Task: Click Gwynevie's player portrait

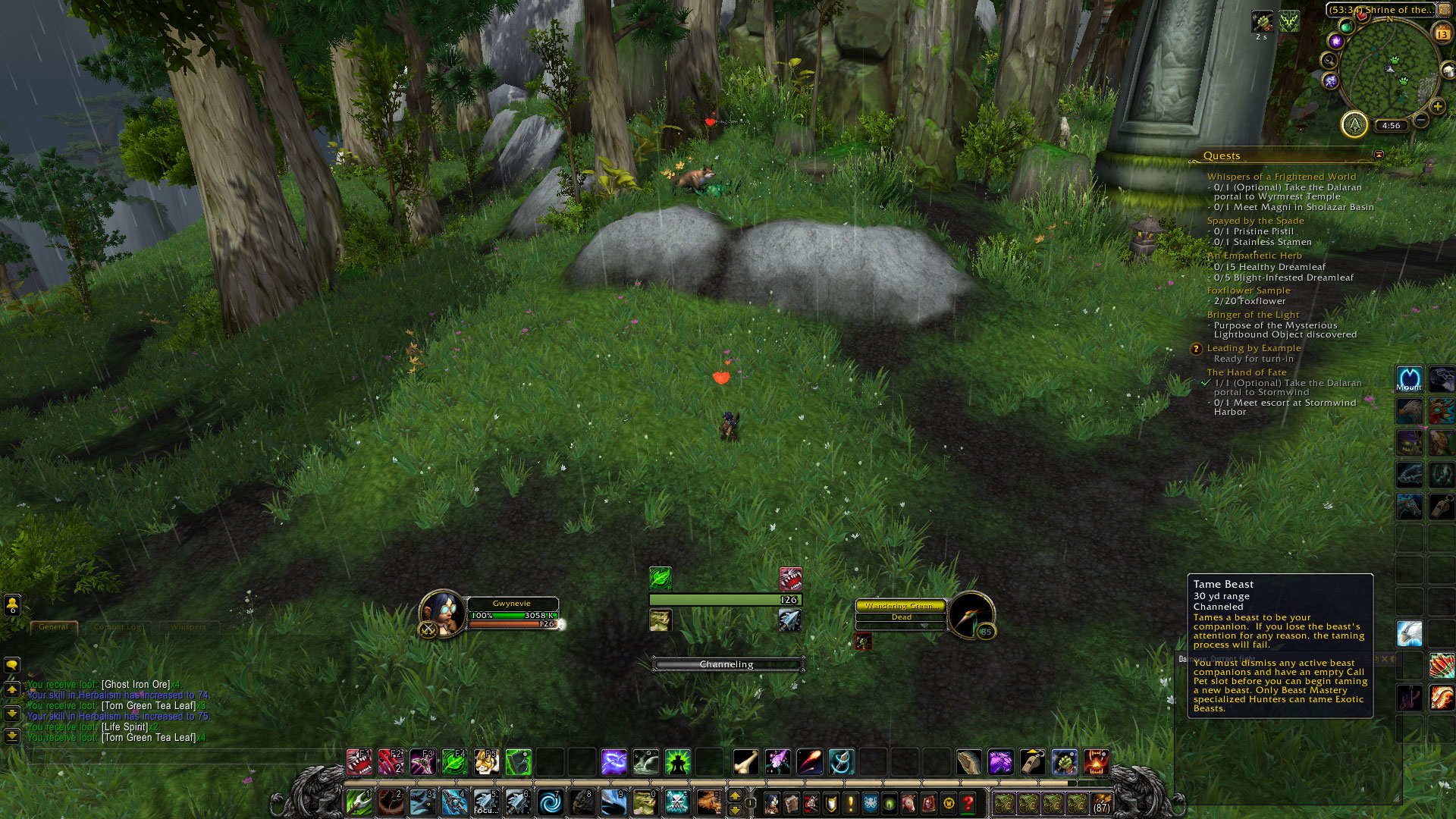Action: click(x=442, y=613)
